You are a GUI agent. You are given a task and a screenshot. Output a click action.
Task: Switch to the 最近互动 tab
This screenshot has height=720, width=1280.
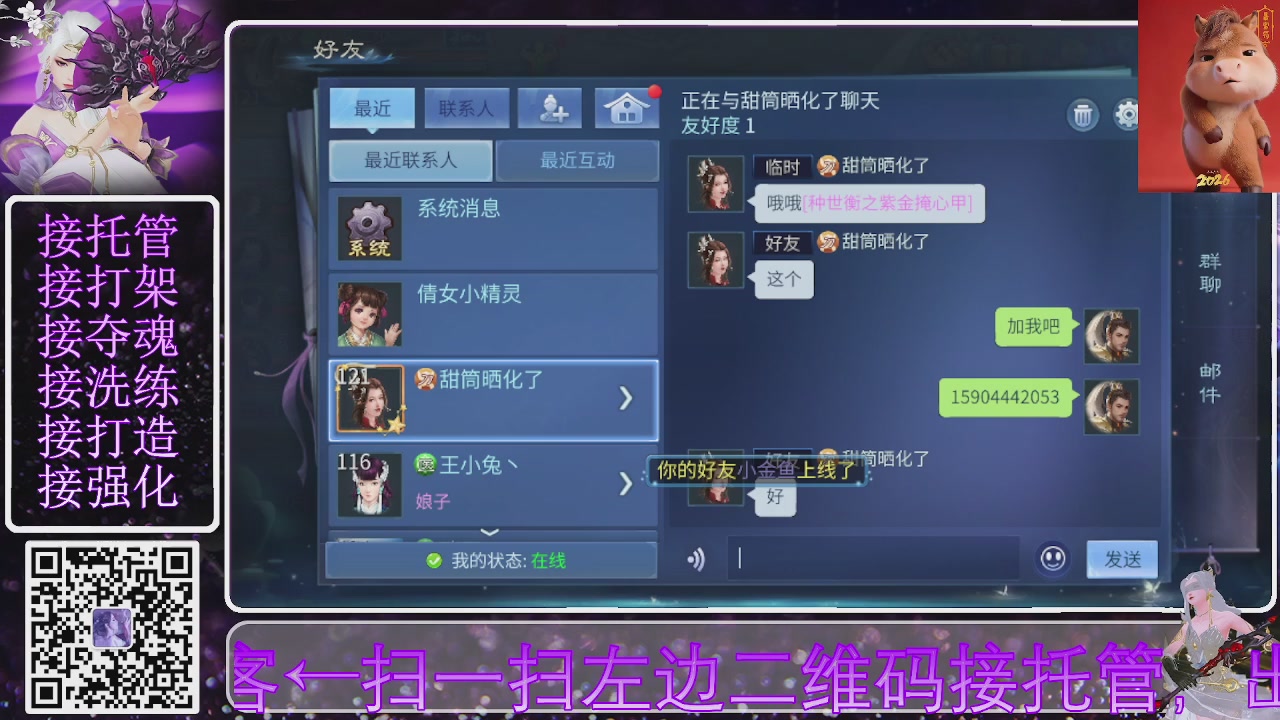pyautogui.click(x=578, y=160)
